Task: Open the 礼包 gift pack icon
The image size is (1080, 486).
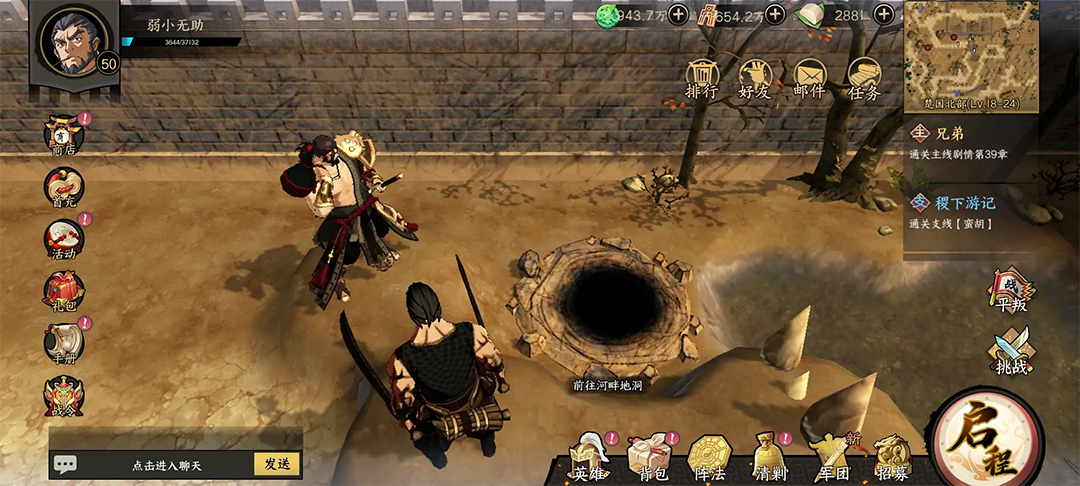Action: [65, 292]
